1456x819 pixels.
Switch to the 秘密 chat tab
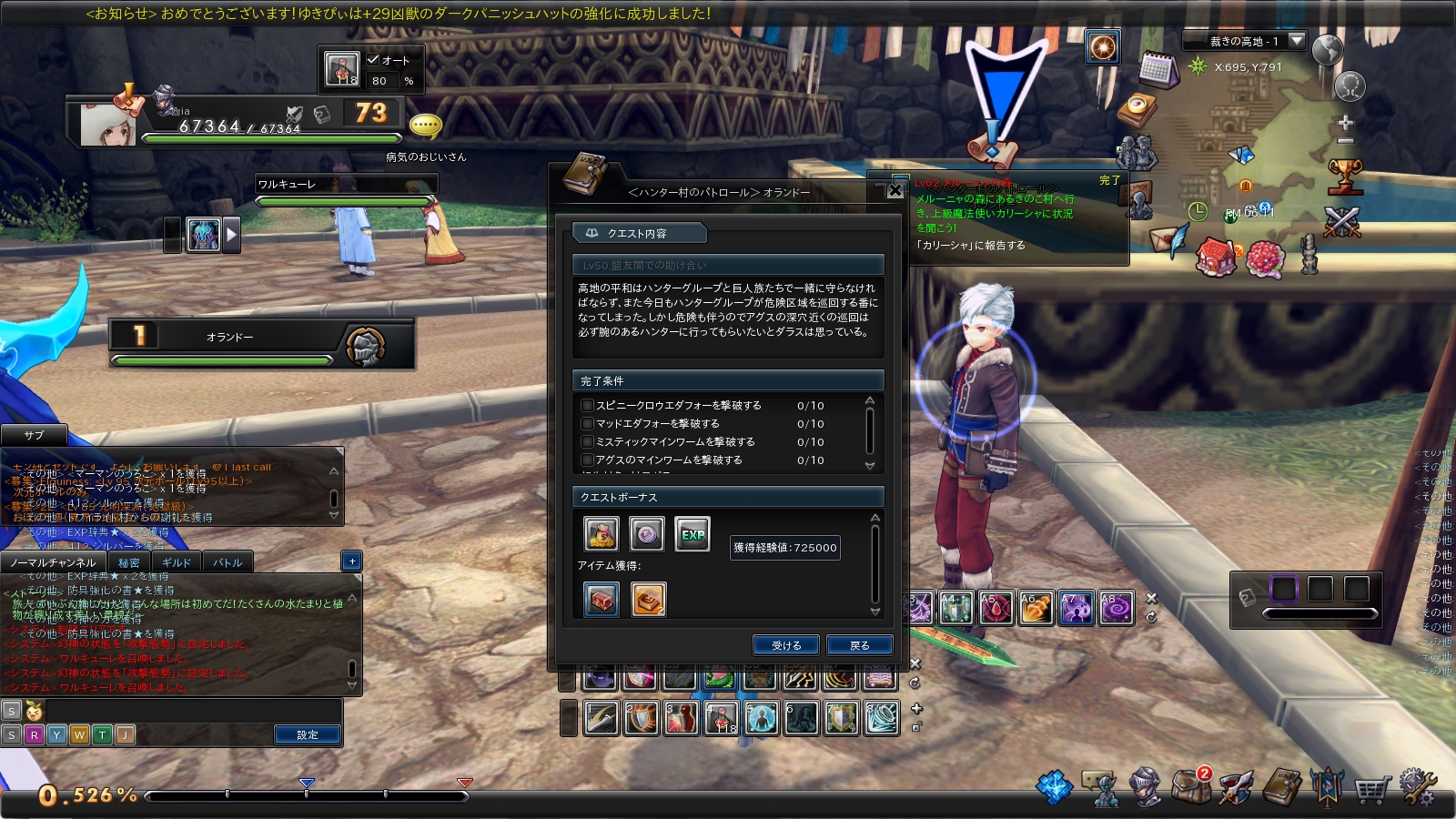click(129, 562)
